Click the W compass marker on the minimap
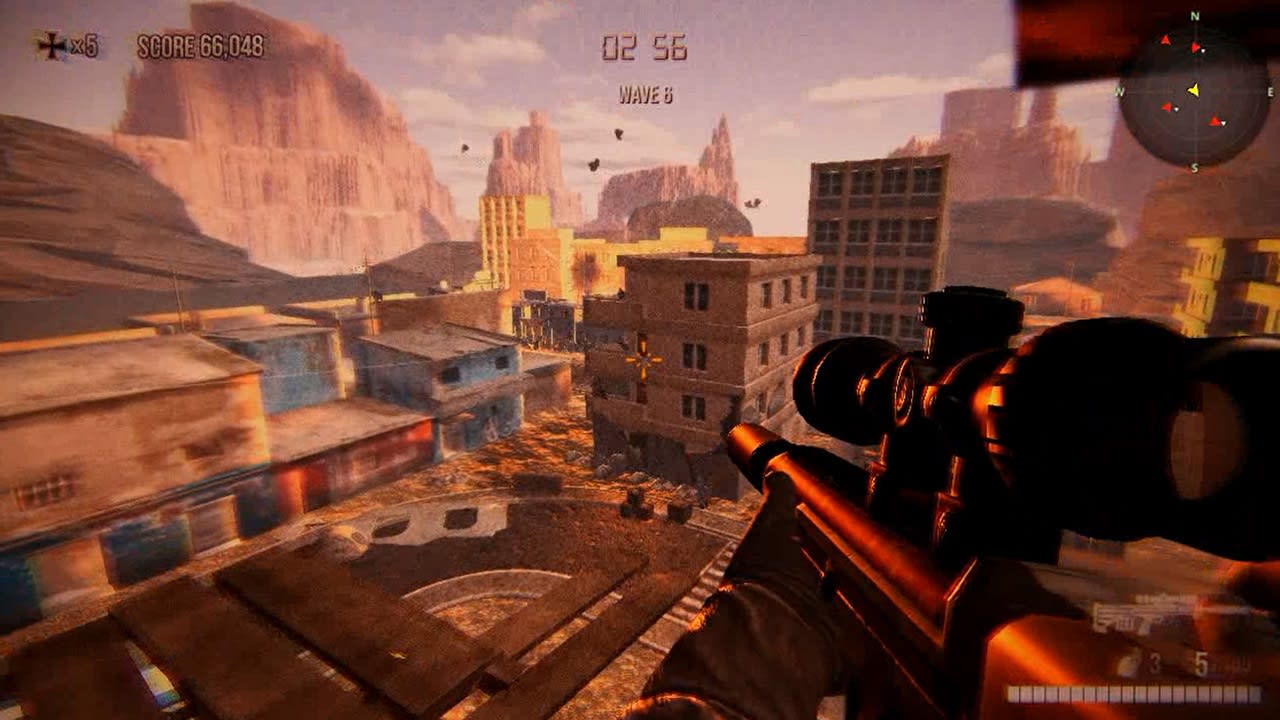 pyautogui.click(x=1120, y=91)
